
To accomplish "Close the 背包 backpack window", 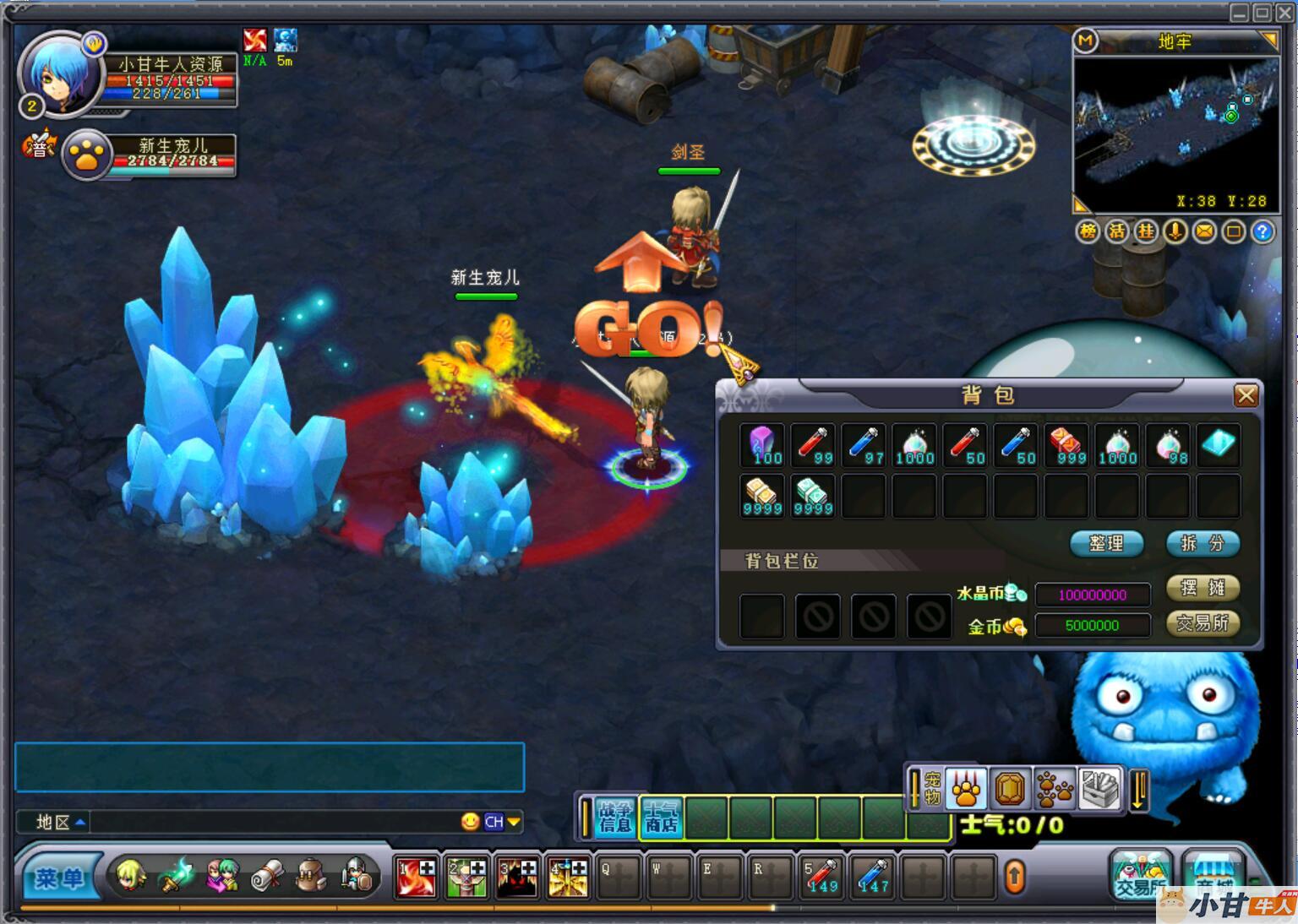I will 1246,395.
